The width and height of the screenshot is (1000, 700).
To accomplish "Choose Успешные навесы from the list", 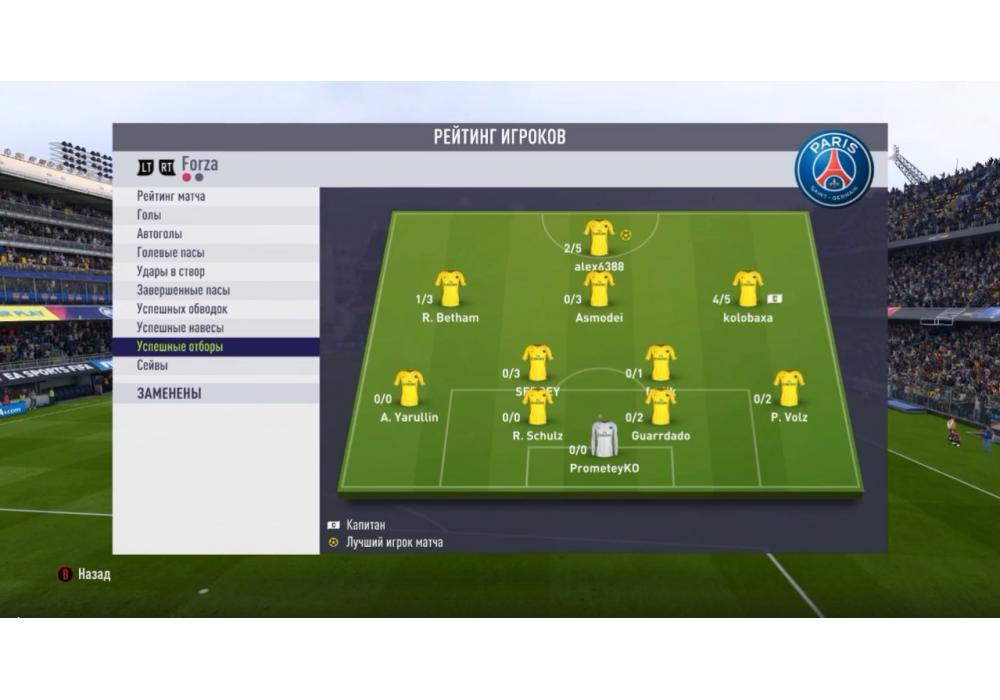I will [x=180, y=328].
